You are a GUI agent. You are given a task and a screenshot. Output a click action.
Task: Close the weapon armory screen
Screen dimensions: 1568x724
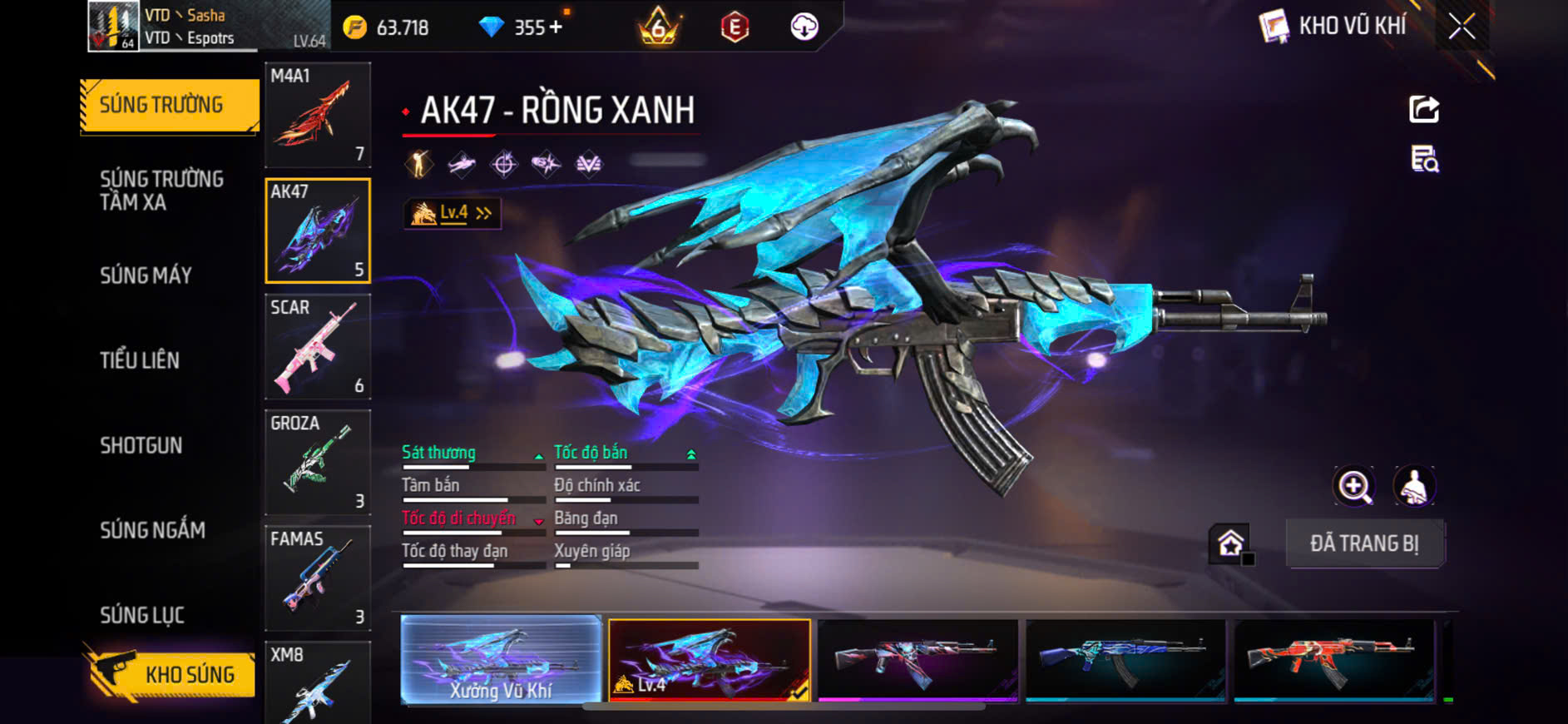[1462, 27]
